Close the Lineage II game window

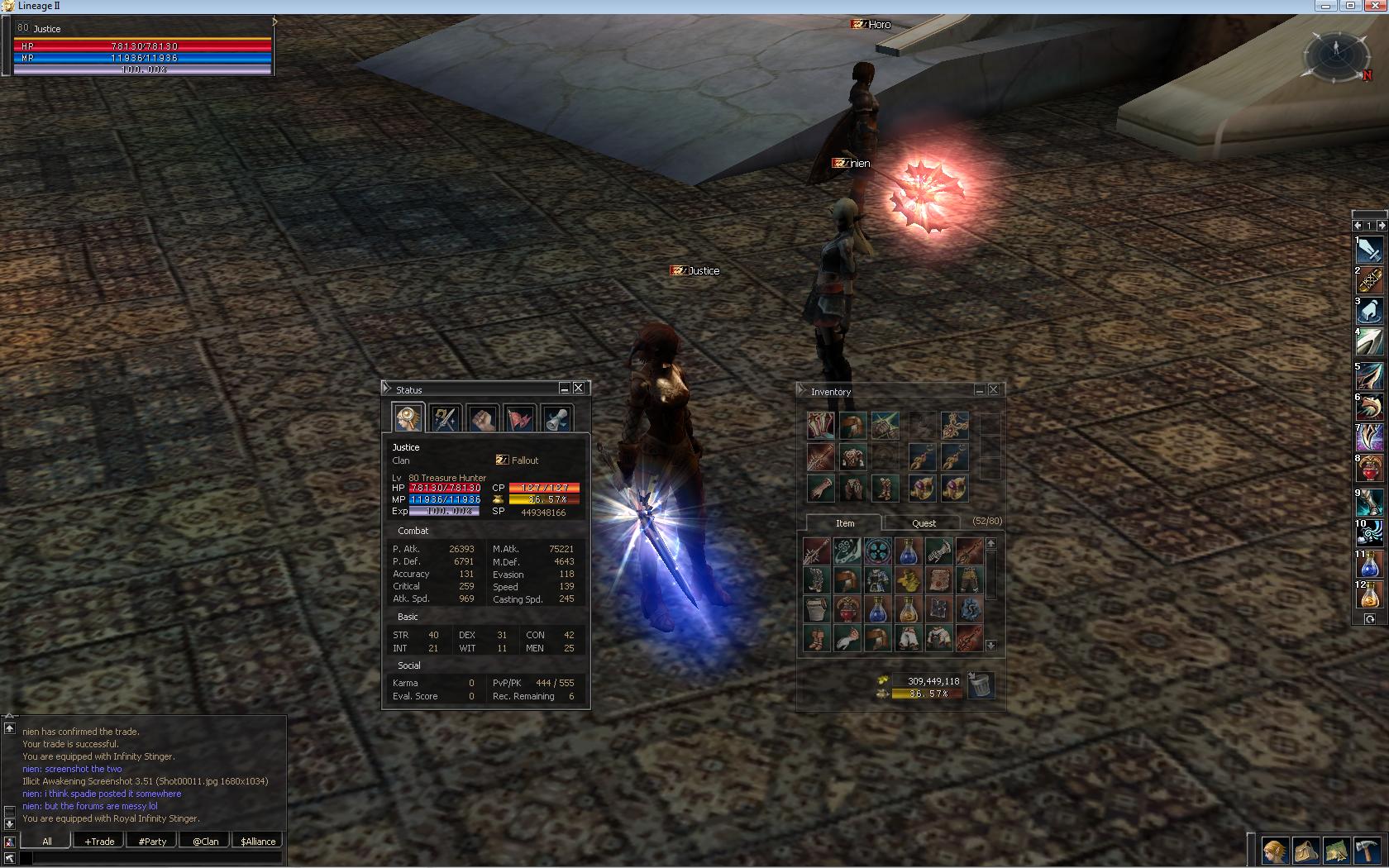(x=1375, y=6)
